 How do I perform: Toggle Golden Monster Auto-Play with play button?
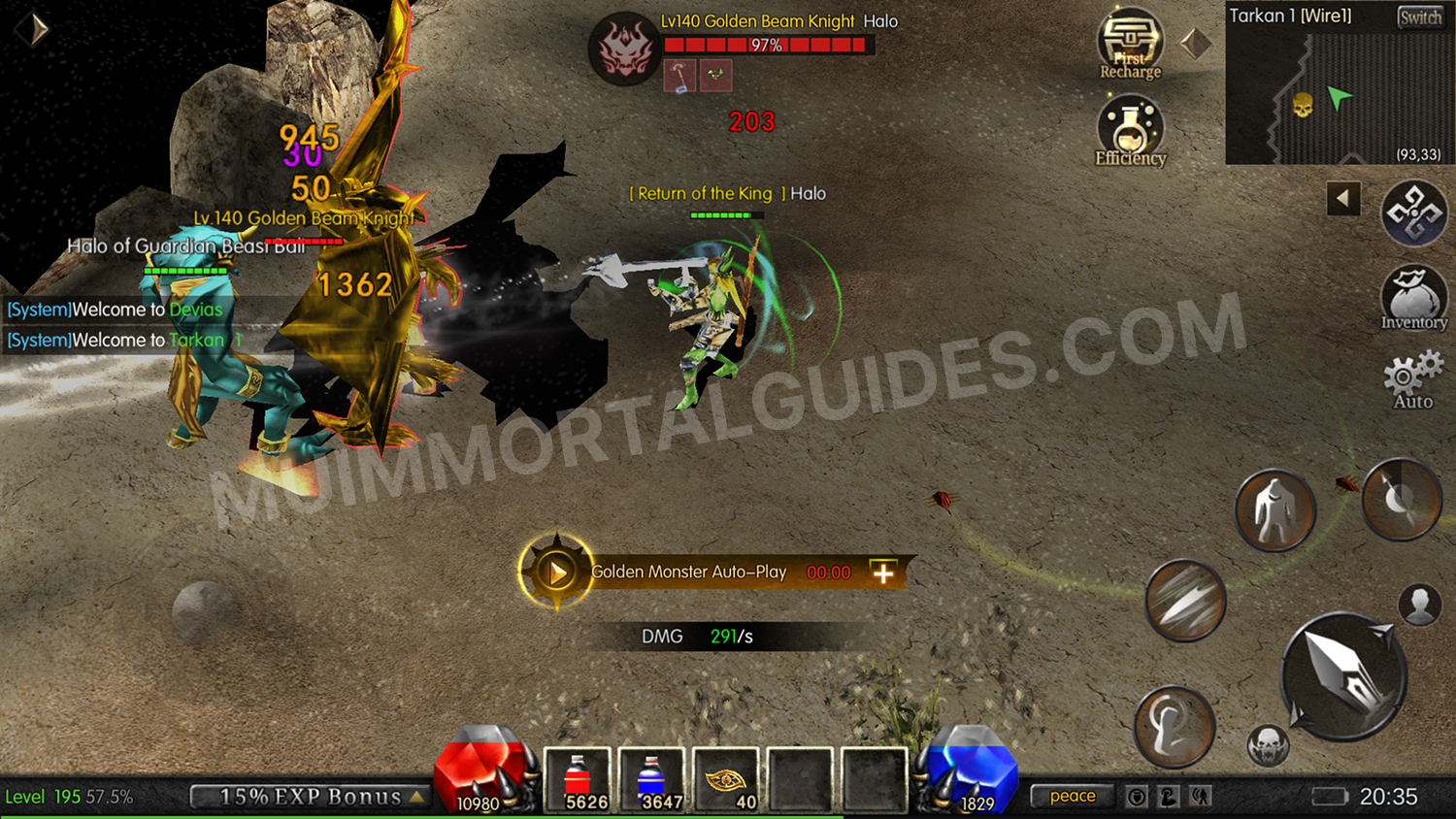click(555, 571)
